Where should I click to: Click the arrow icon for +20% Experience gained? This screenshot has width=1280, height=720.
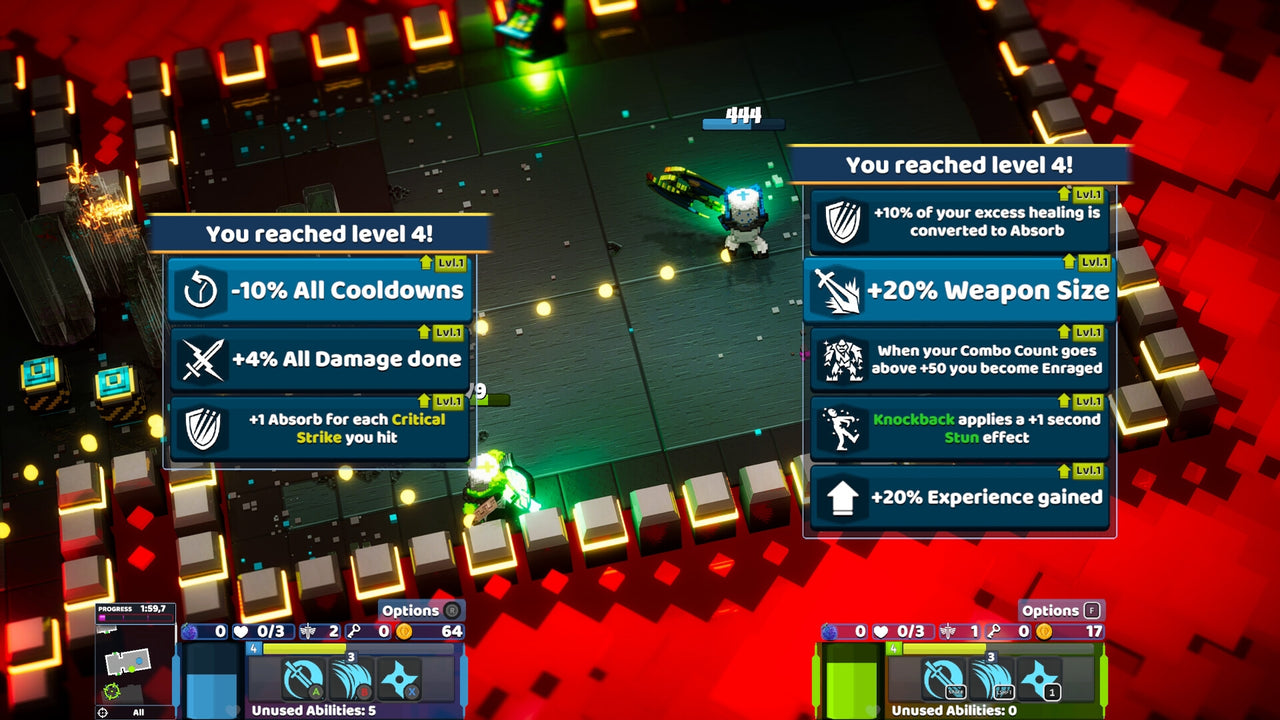(845, 496)
